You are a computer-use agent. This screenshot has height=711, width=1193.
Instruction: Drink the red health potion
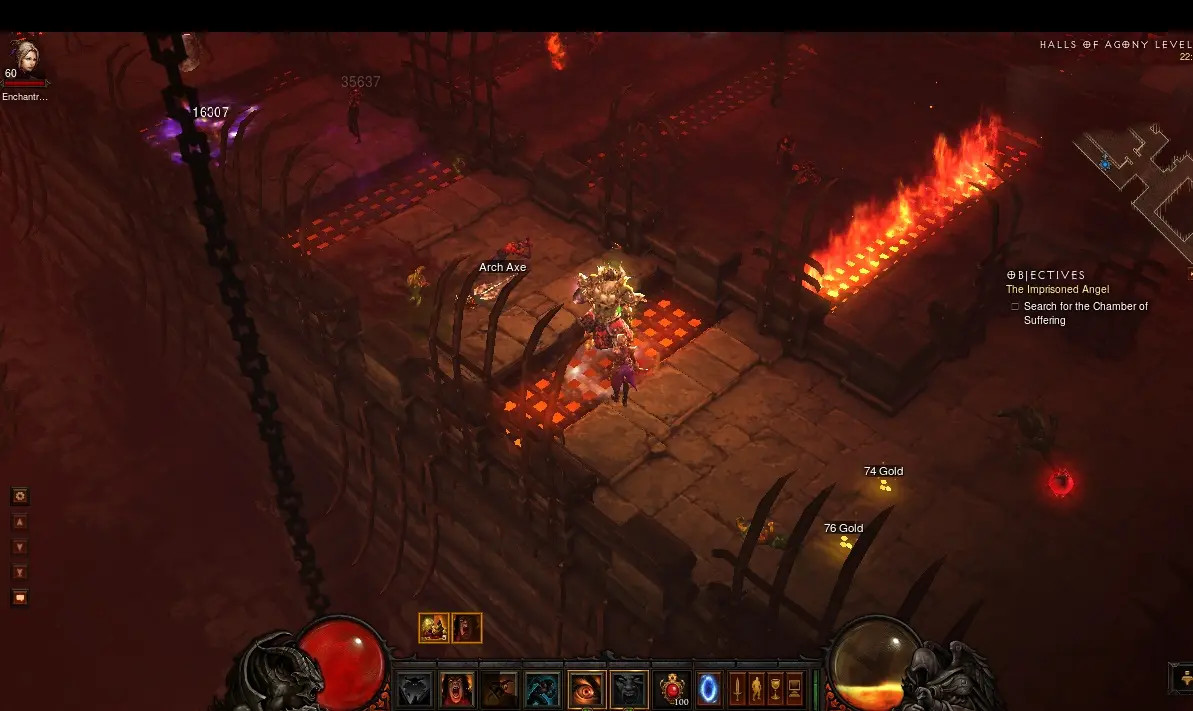(x=672, y=689)
